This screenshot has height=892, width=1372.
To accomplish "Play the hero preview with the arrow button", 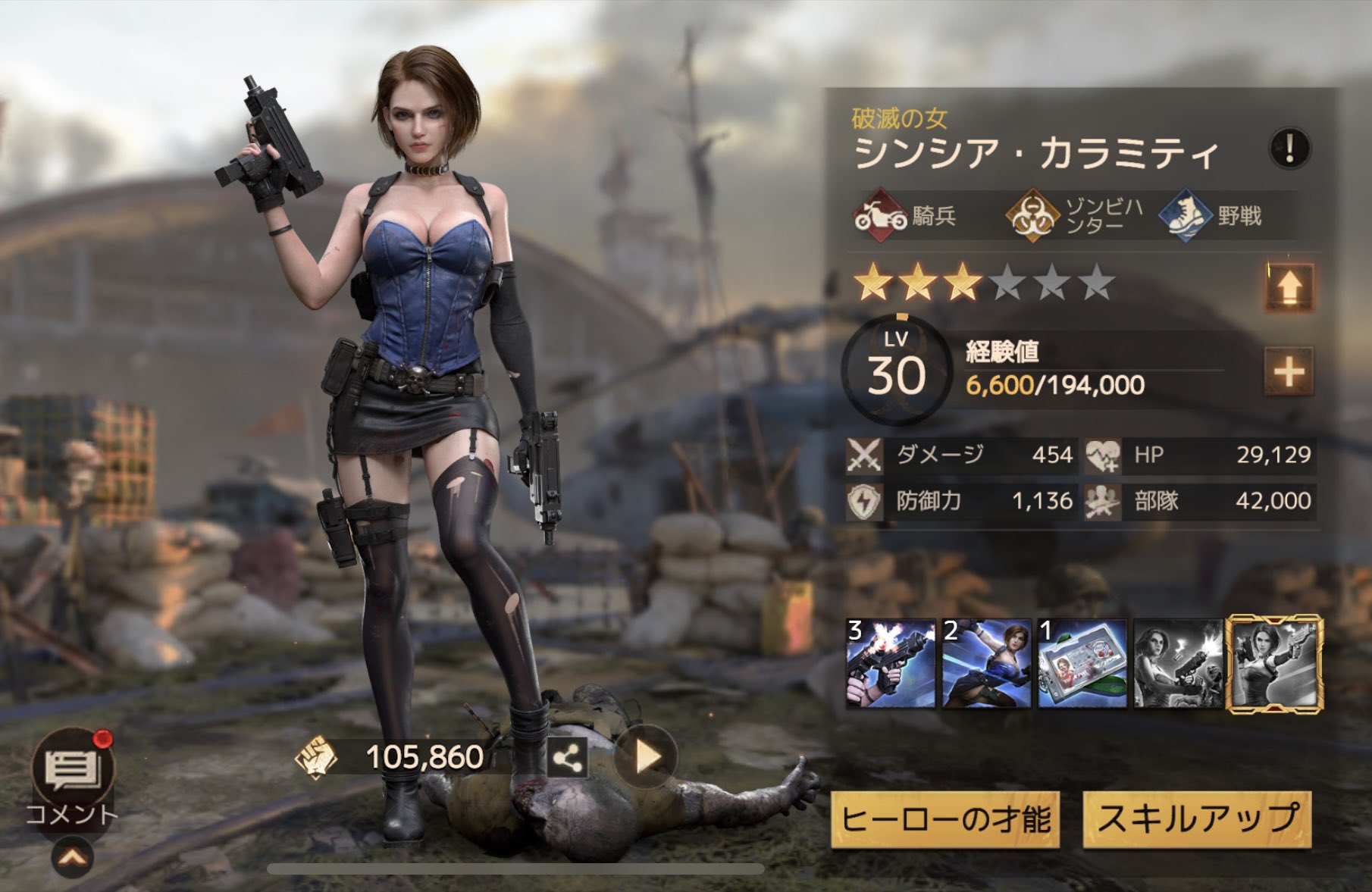I will click(x=646, y=756).
